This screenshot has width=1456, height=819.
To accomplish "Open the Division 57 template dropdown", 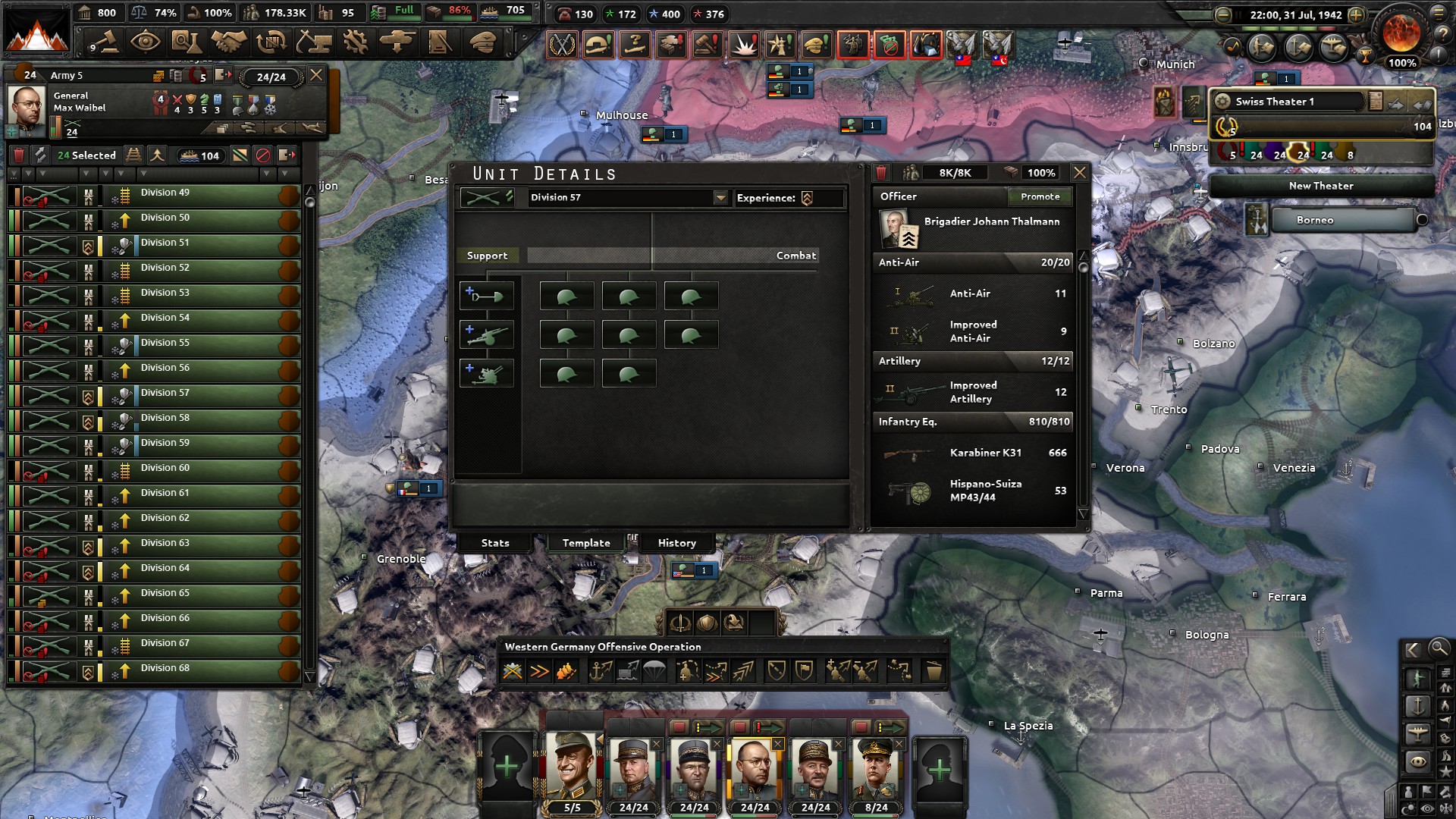I will tap(719, 198).
